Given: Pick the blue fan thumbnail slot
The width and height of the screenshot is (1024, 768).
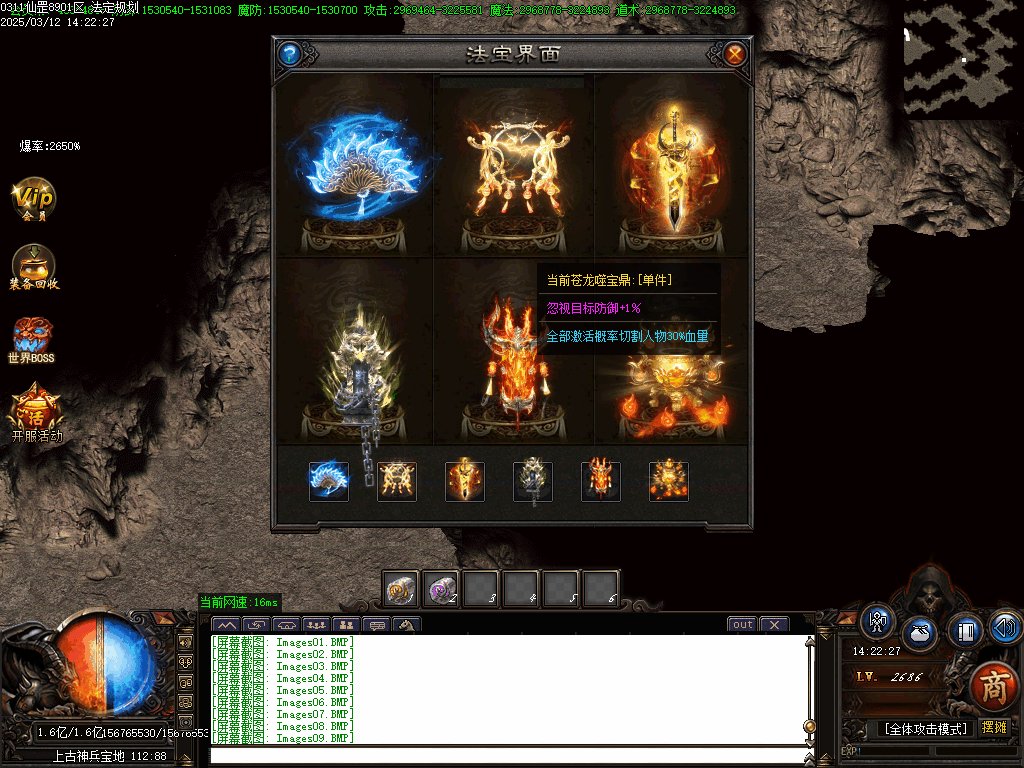Looking at the screenshot, I should 329,481.
